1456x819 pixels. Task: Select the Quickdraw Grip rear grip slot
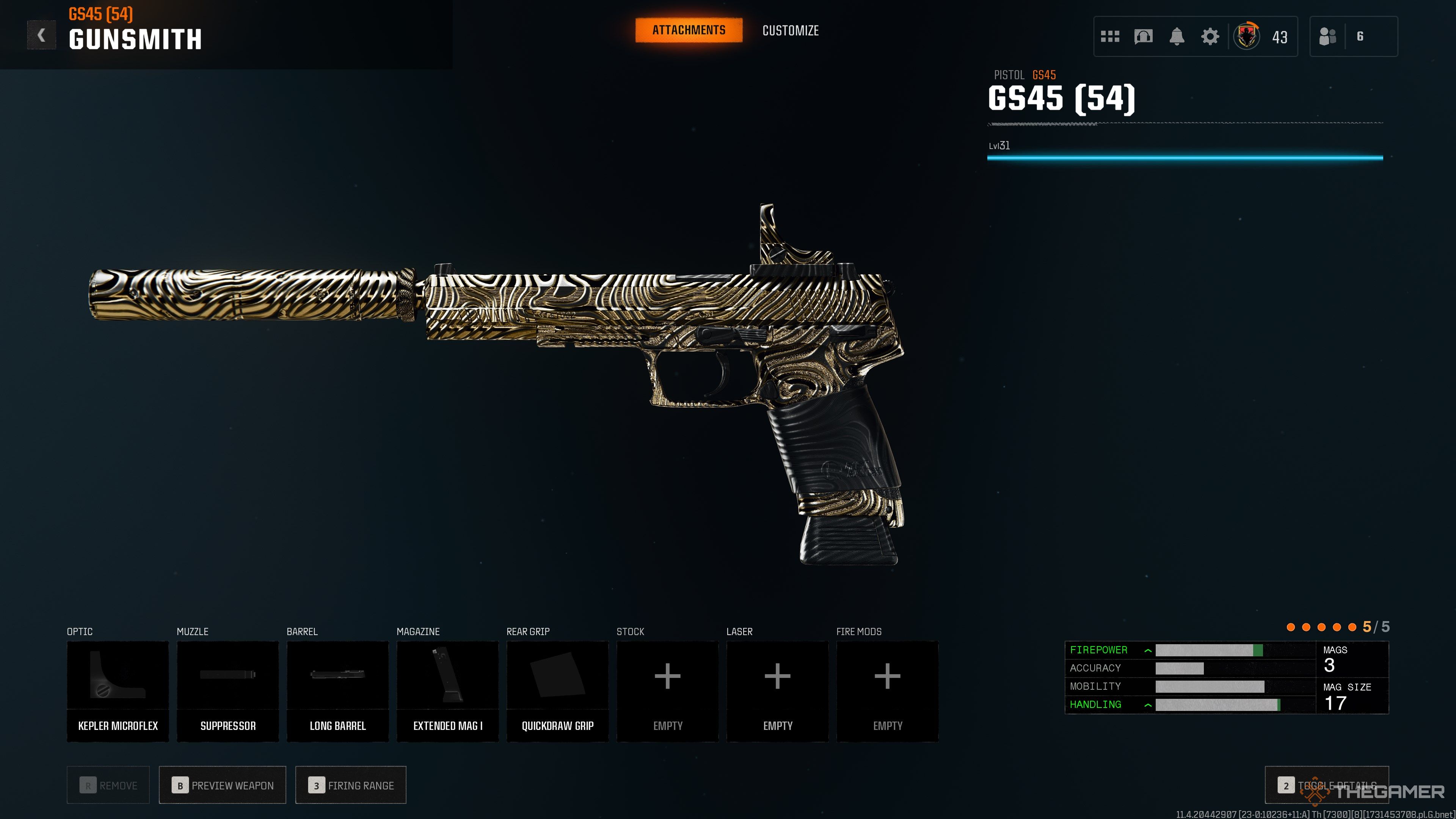pos(557,691)
